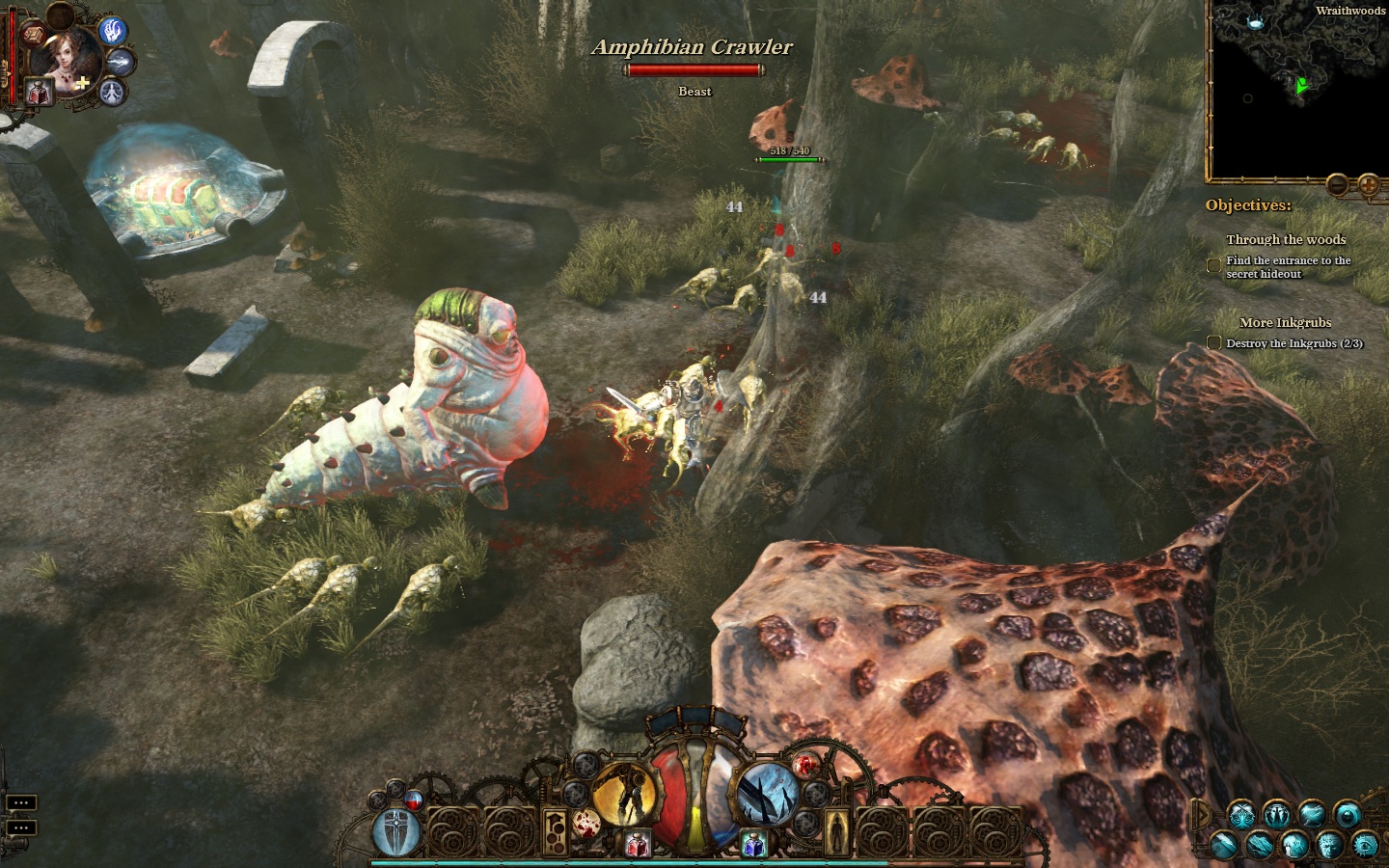Activate the shield and sword ability
This screenshot has height=868, width=1389.
pos(396,831)
